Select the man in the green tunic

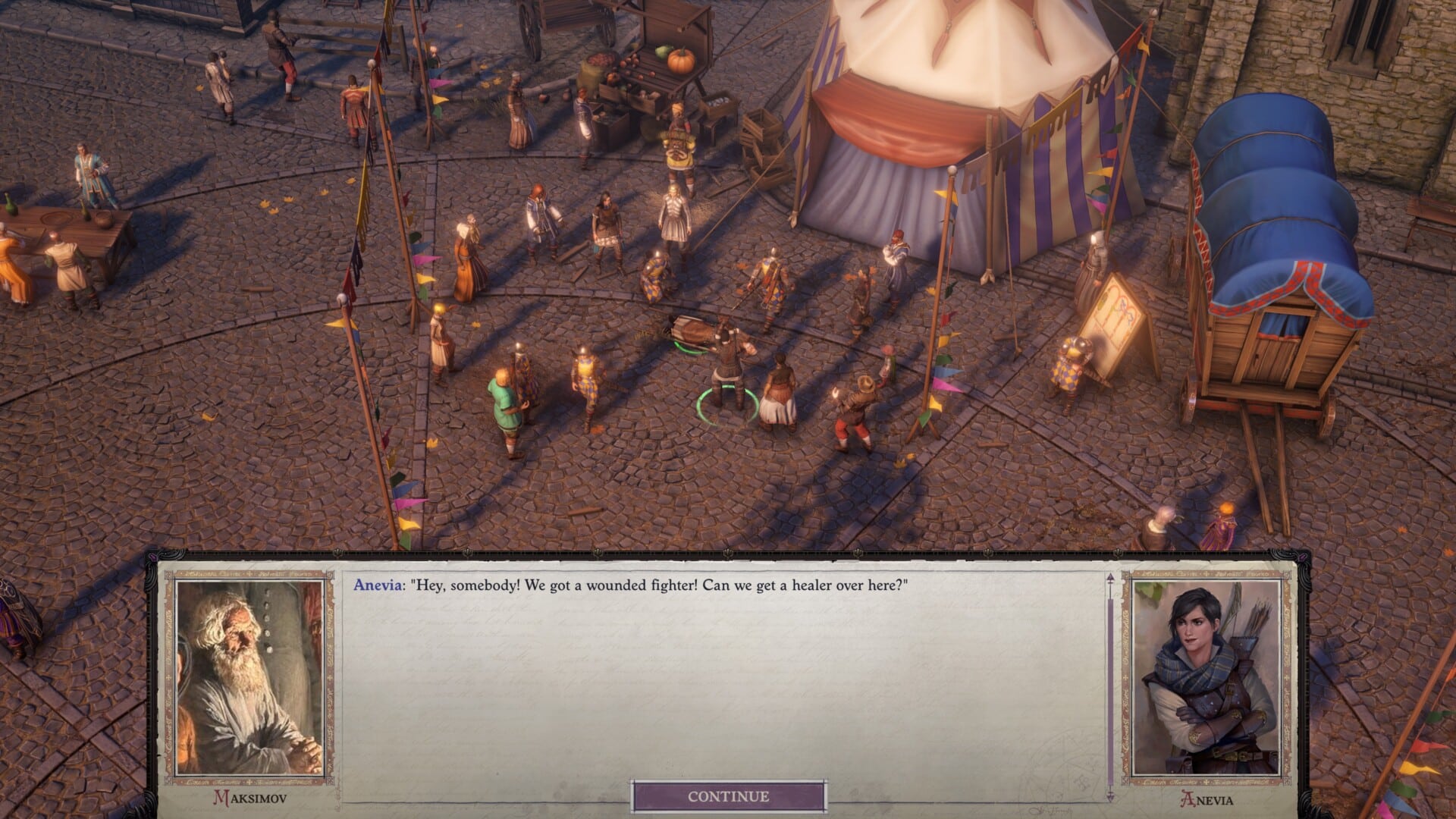pos(504,402)
